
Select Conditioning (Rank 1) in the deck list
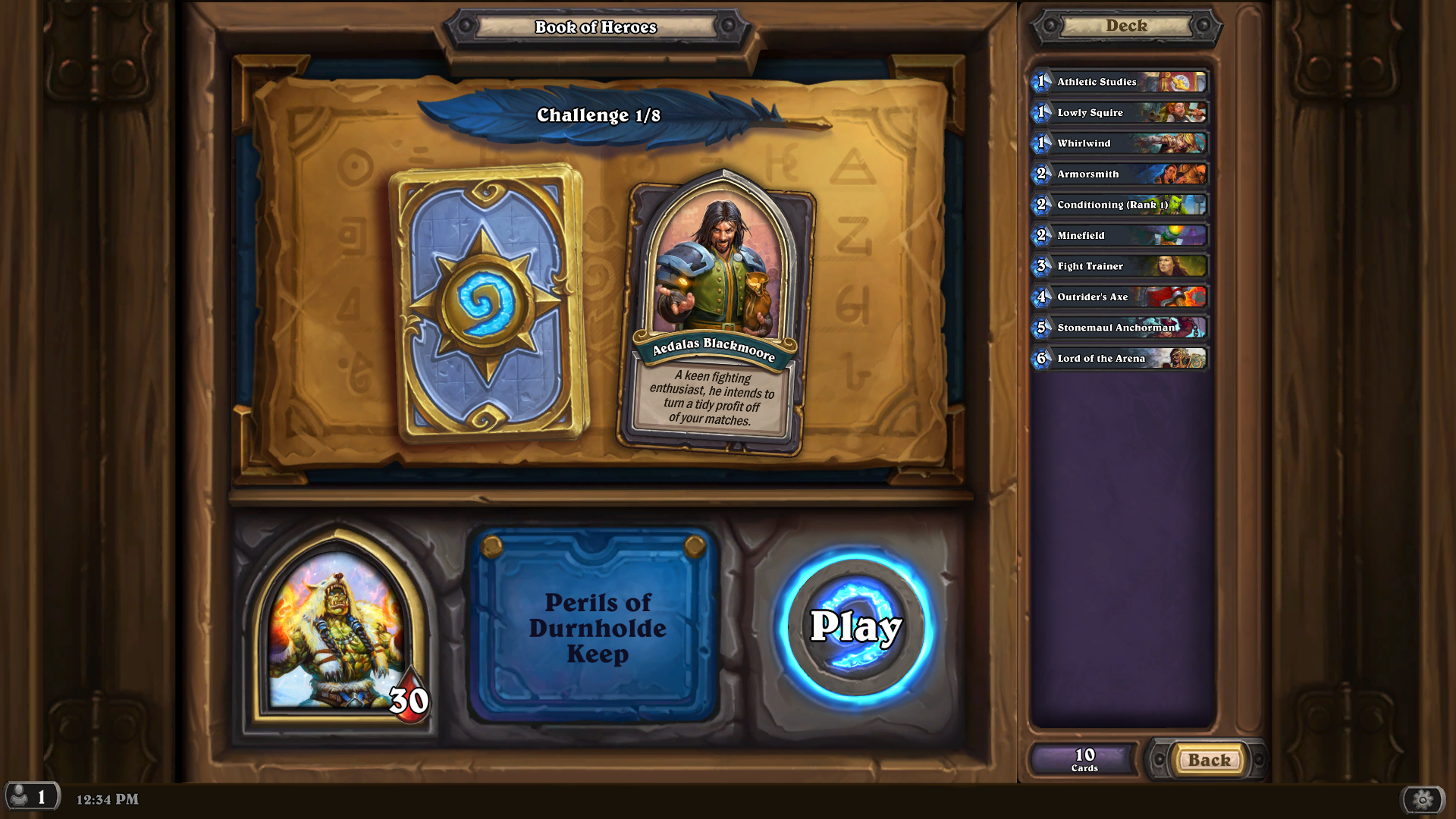1111,205
